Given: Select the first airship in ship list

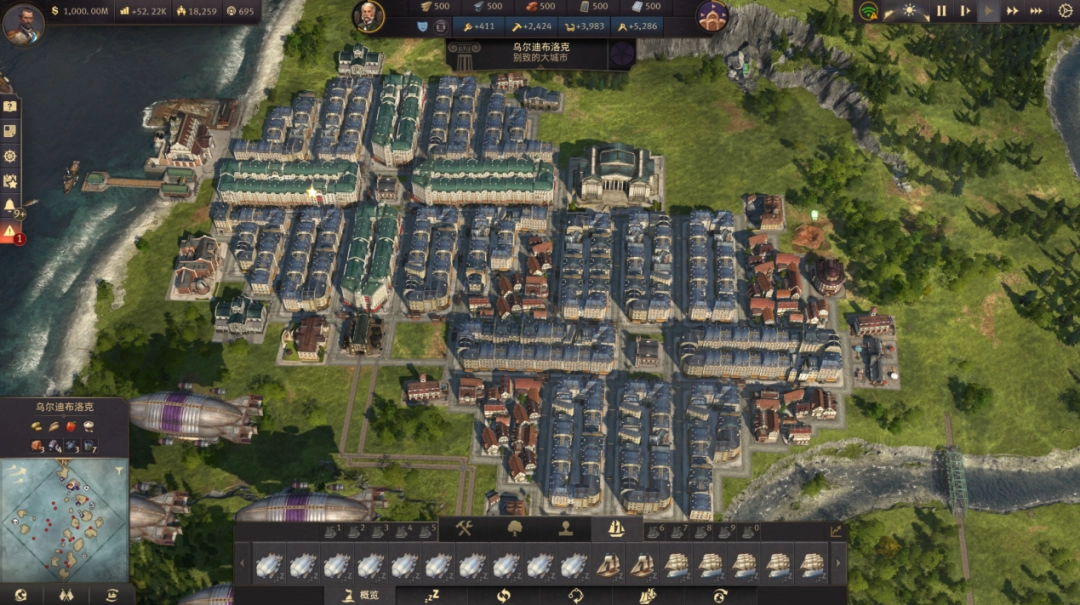Looking at the screenshot, I should tap(269, 566).
